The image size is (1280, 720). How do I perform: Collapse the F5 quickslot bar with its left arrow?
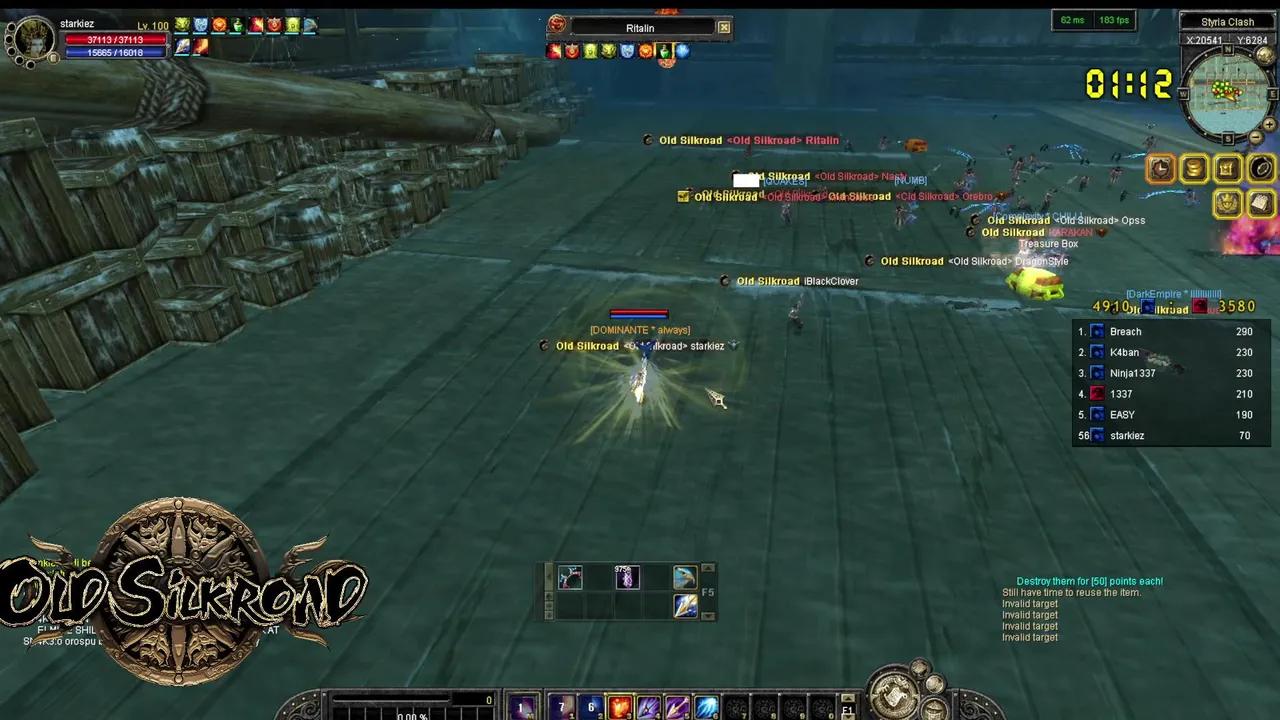[x=548, y=577]
